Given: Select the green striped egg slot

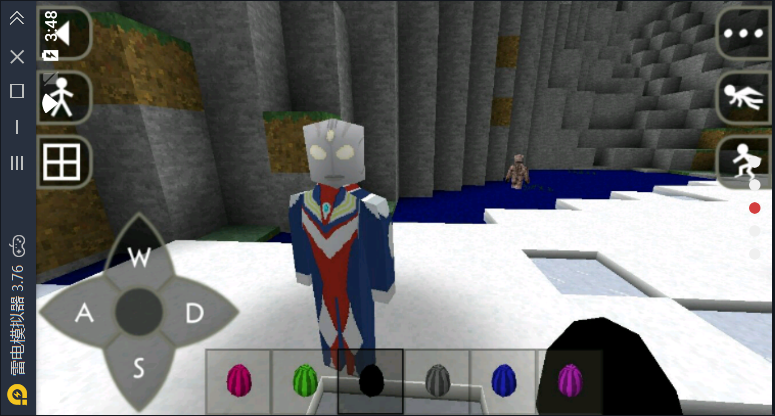Looking at the screenshot, I should coord(305,381).
